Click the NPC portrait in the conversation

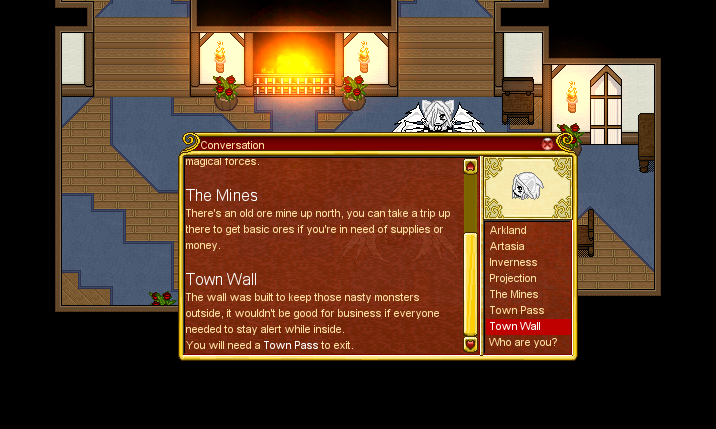pos(527,187)
